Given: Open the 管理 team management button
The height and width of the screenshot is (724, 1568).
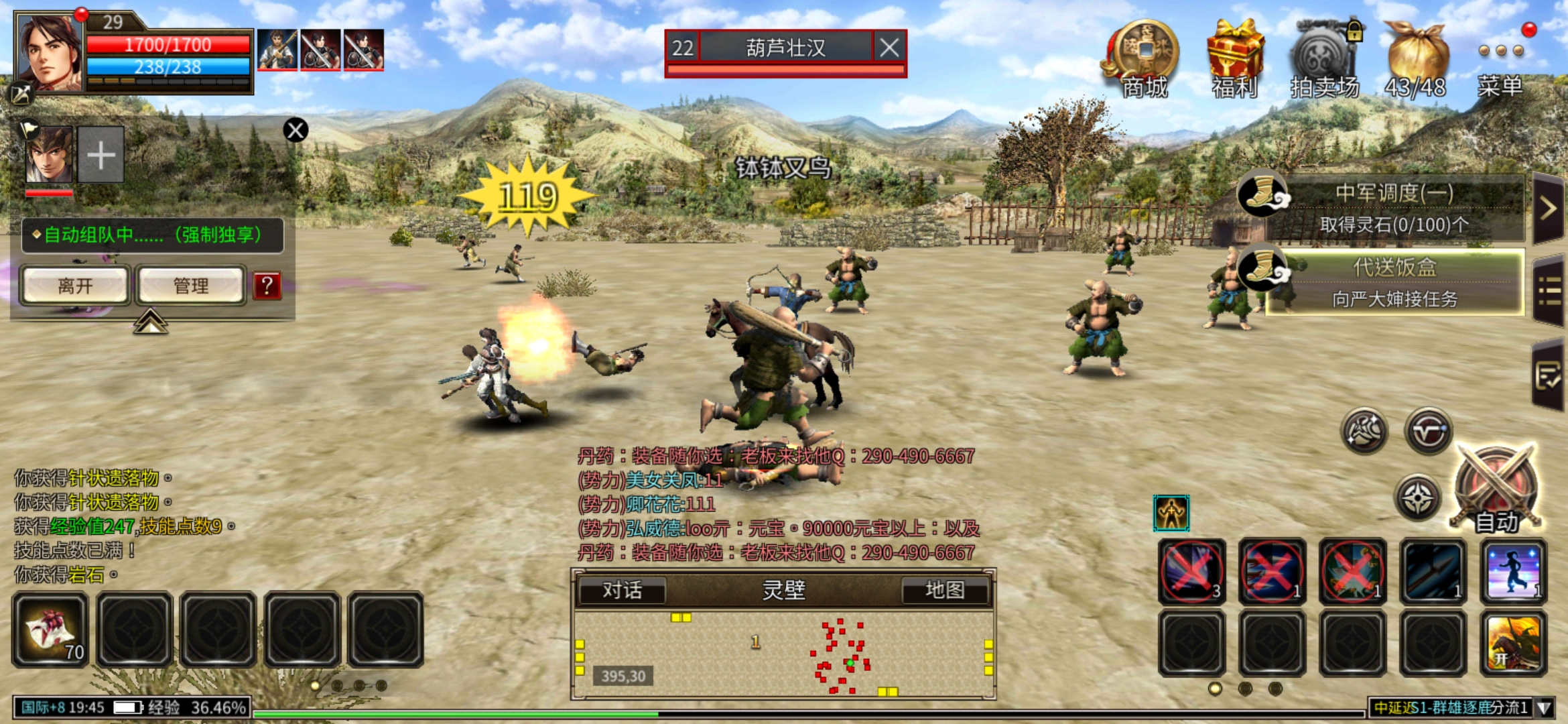Looking at the screenshot, I should (191, 286).
